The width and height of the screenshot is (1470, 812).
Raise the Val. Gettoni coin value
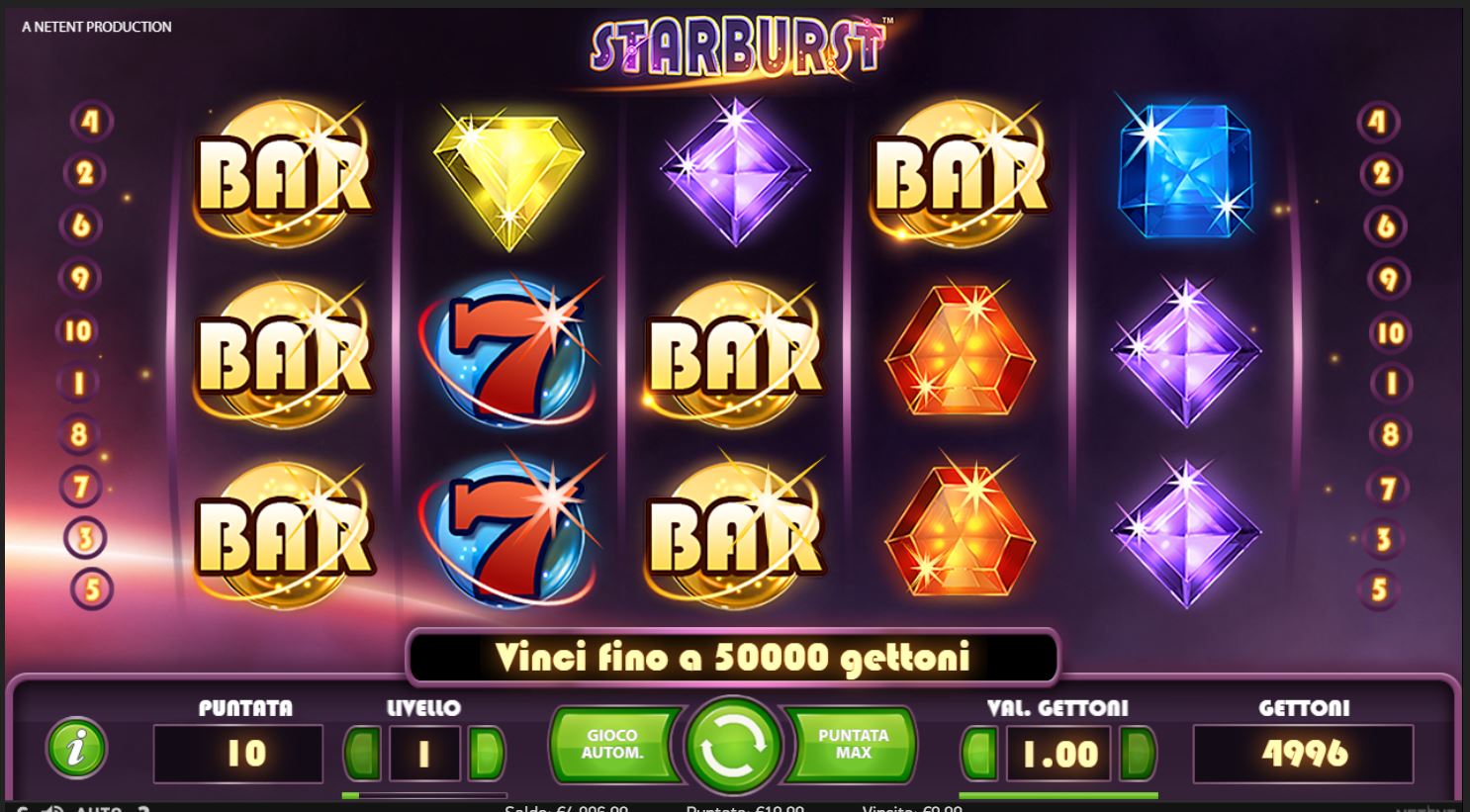[1136, 754]
